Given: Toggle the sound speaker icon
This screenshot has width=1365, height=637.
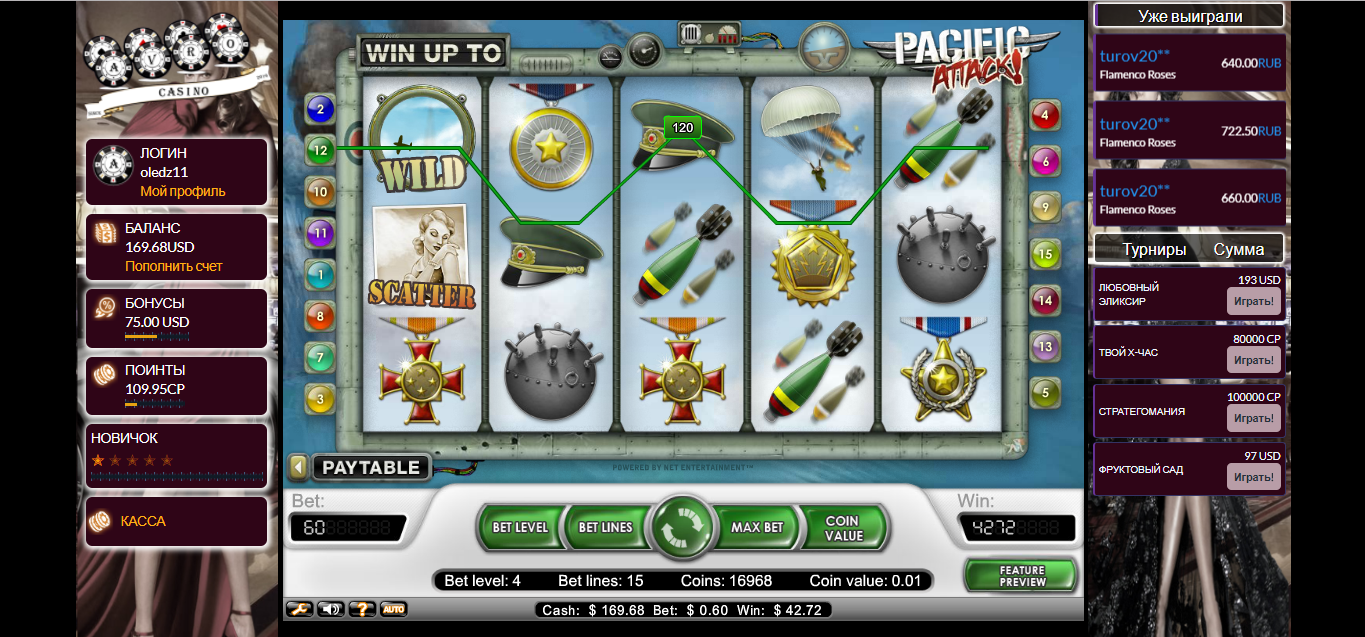Looking at the screenshot, I should 330,609.
